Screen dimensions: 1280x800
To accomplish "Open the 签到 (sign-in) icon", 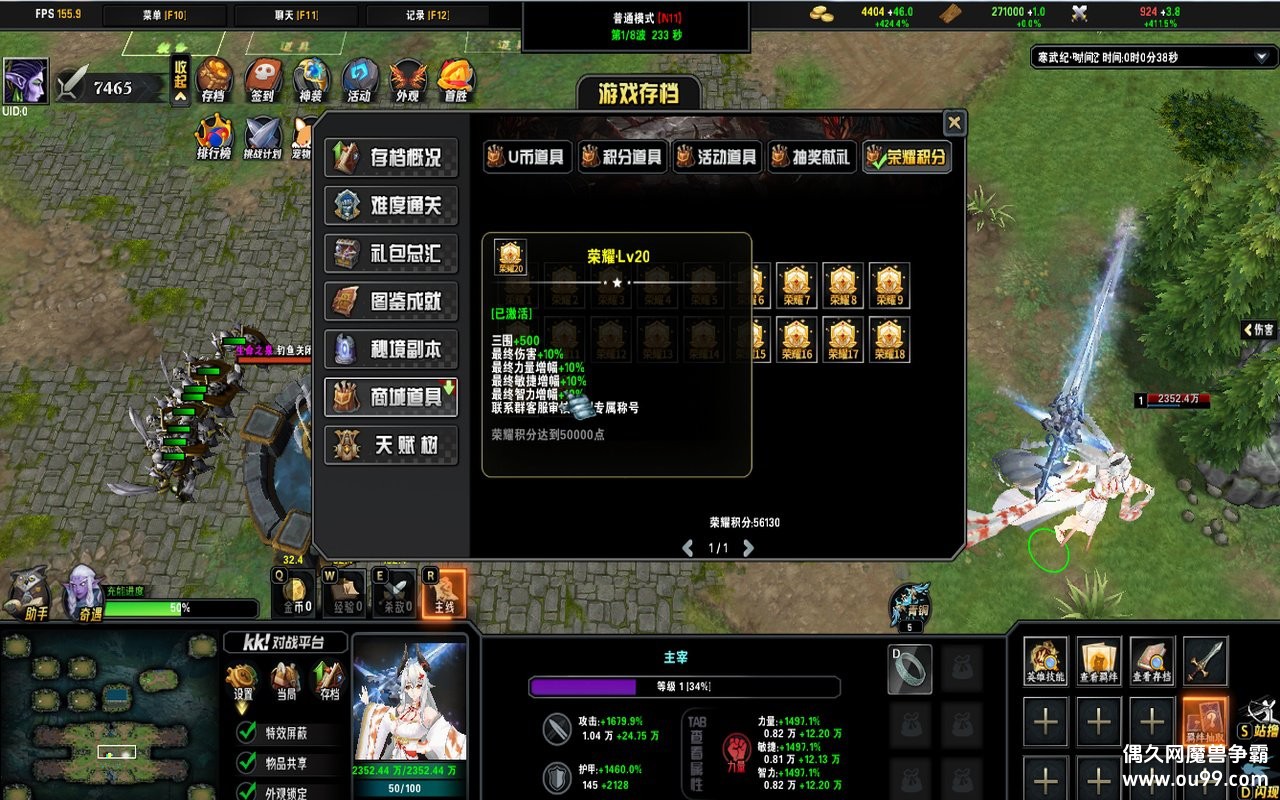I will 261,77.
